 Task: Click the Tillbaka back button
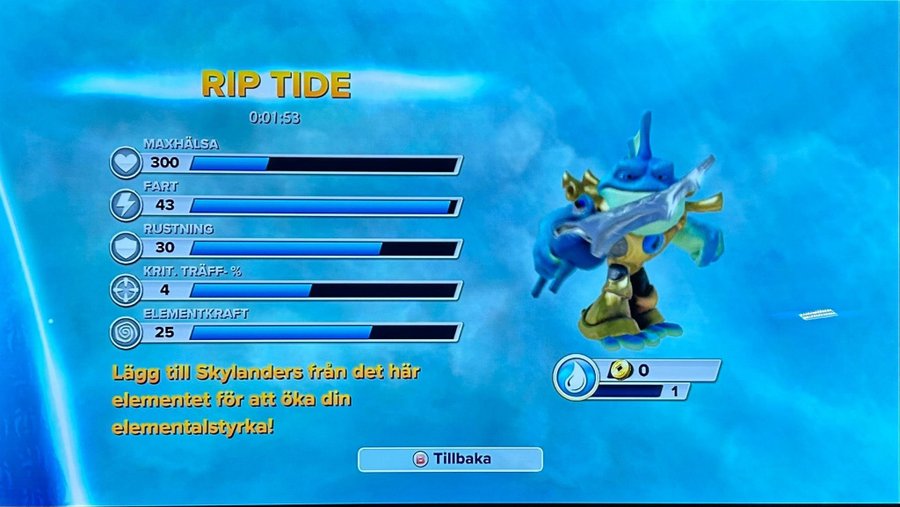[x=450, y=459]
